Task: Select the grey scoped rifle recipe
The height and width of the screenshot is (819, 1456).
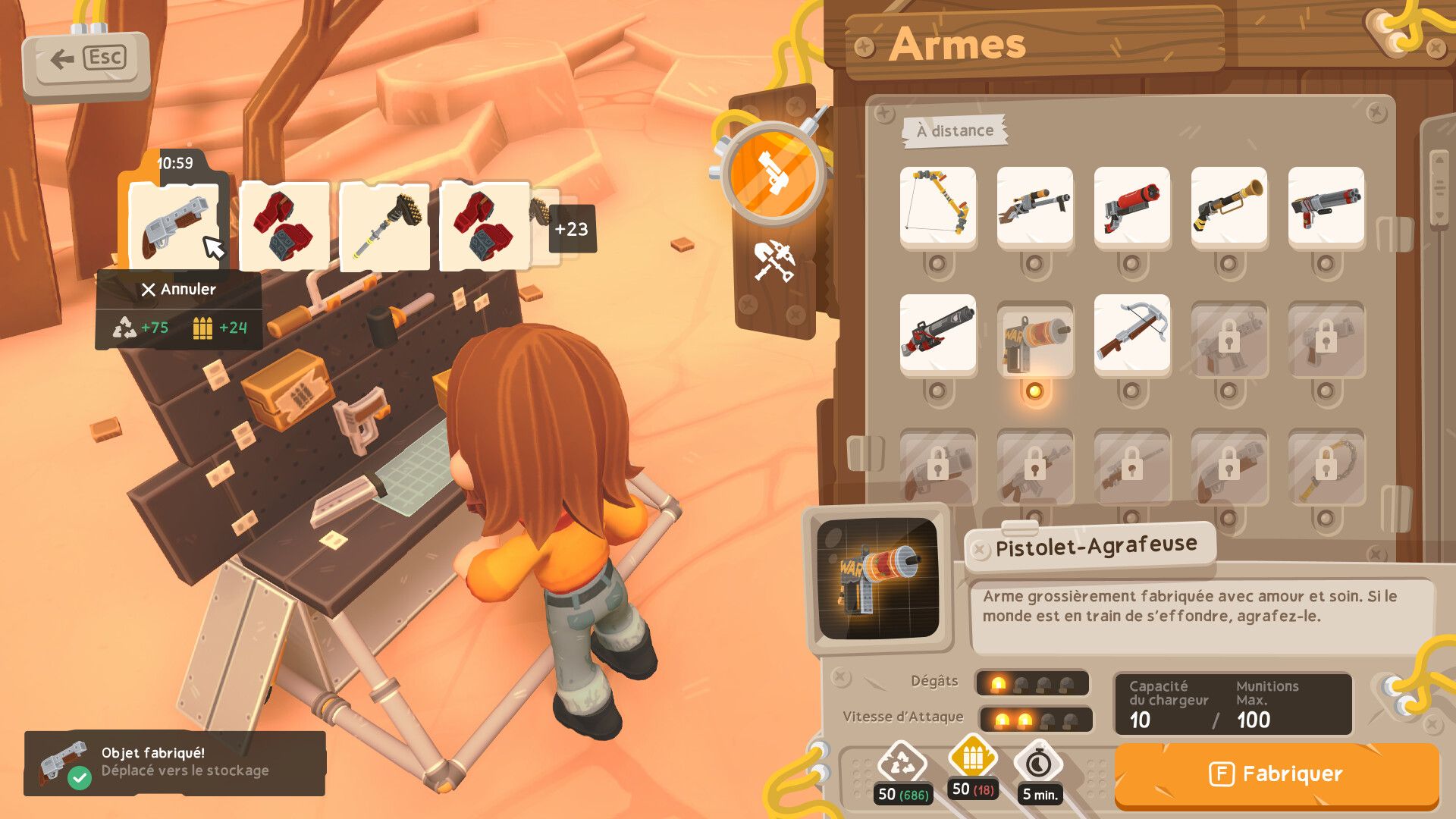Action: (x=1034, y=206)
